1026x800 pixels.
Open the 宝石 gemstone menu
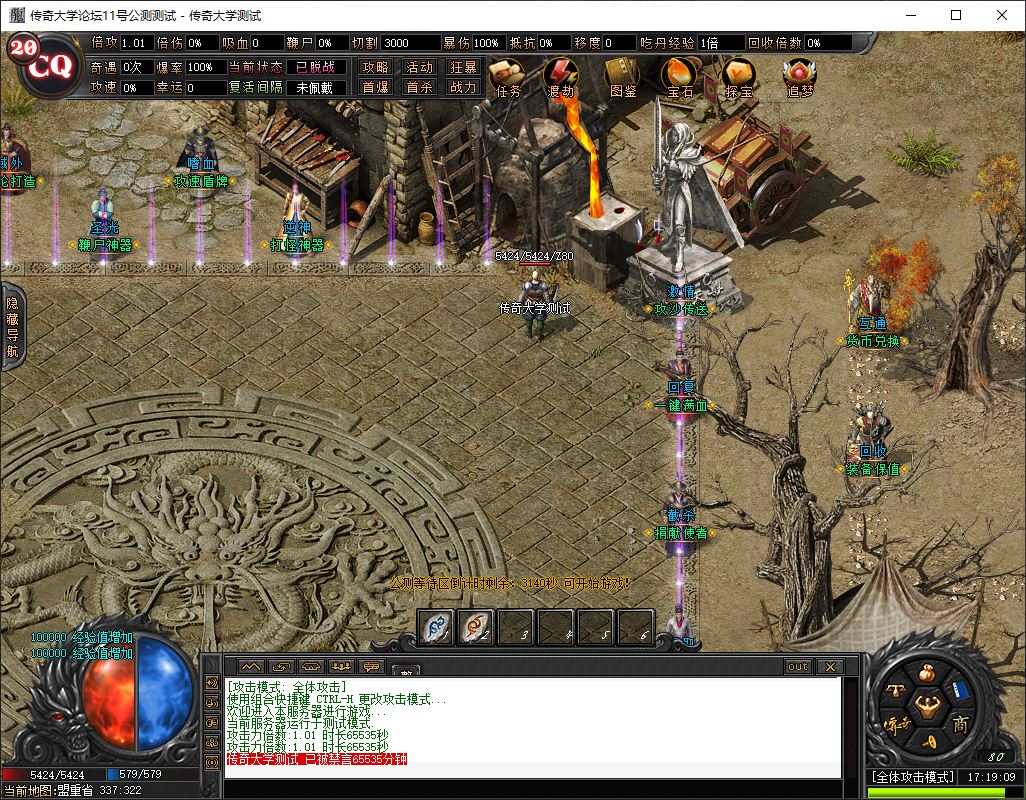tap(680, 74)
